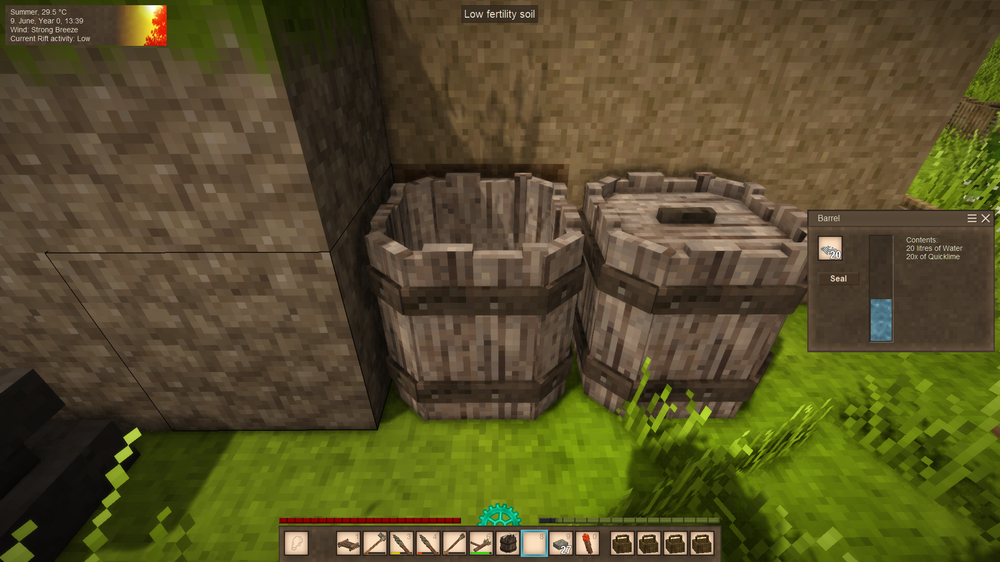The width and height of the screenshot is (1000, 562).
Task: Select the tool with the green durability bar
Action: point(481,543)
